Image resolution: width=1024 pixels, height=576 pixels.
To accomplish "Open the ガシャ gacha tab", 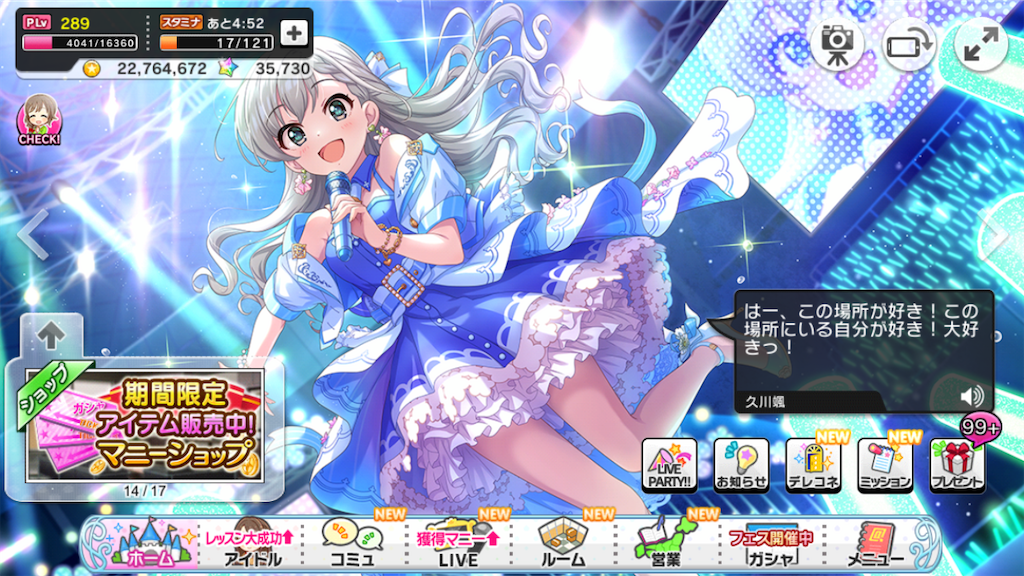I will coord(768,546).
